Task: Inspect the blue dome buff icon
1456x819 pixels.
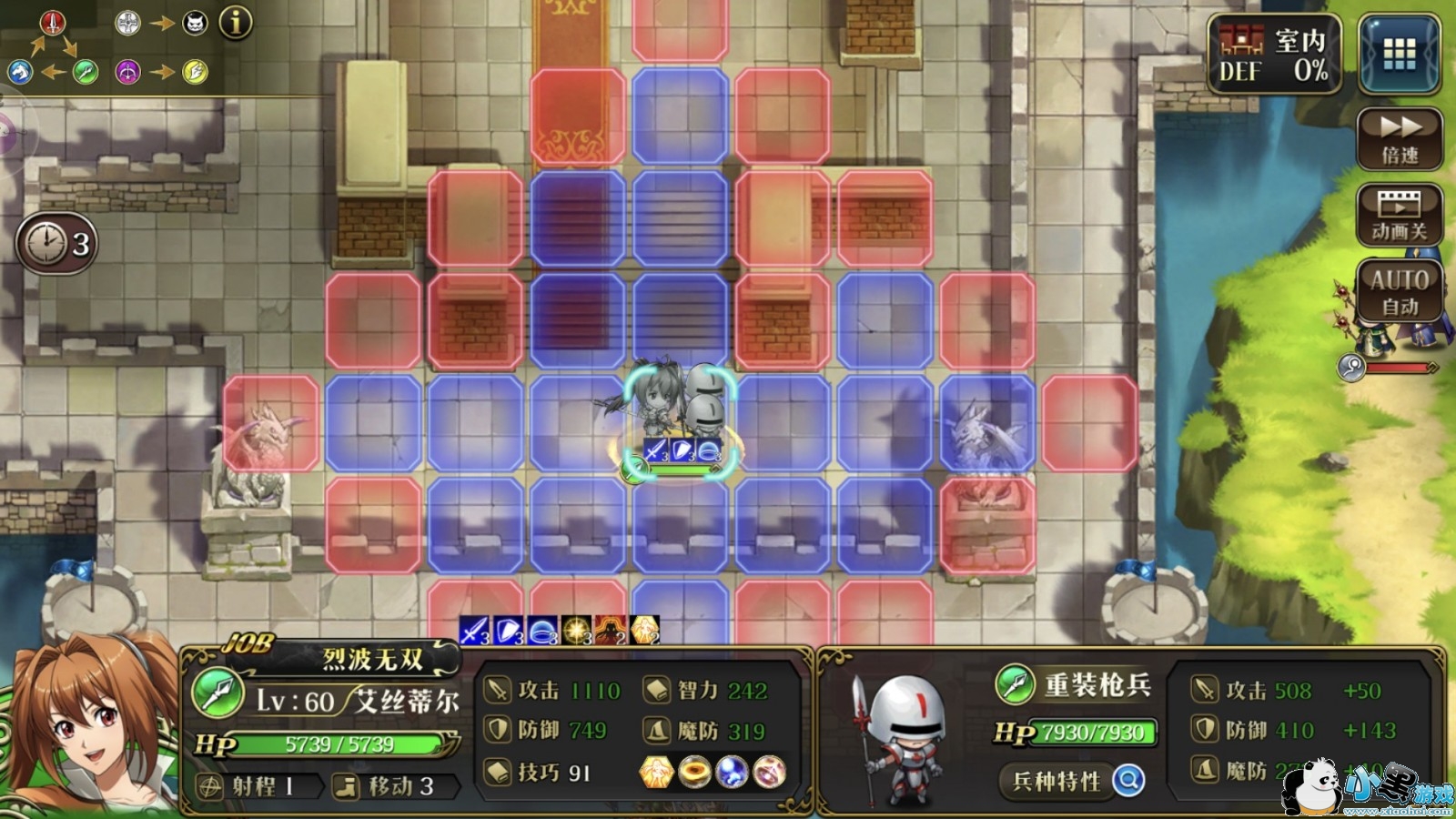Action: pyautogui.click(x=542, y=630)
